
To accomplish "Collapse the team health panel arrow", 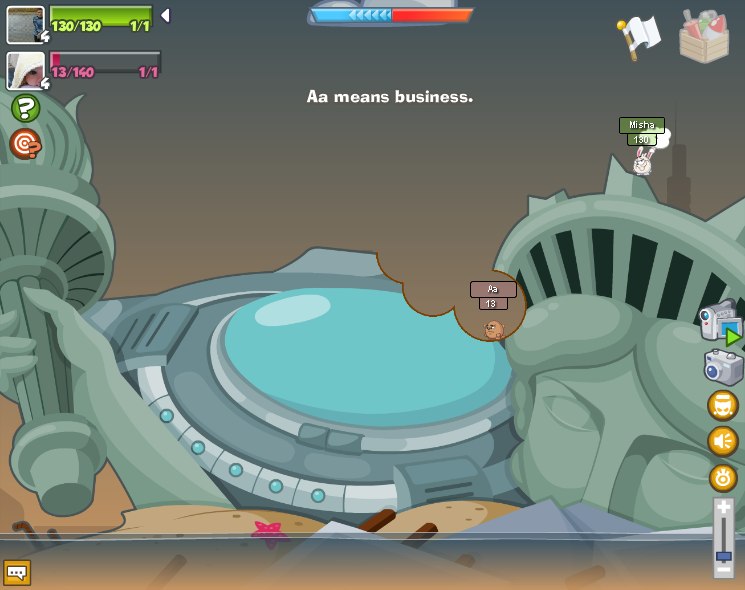I will [x=165, y=16].
